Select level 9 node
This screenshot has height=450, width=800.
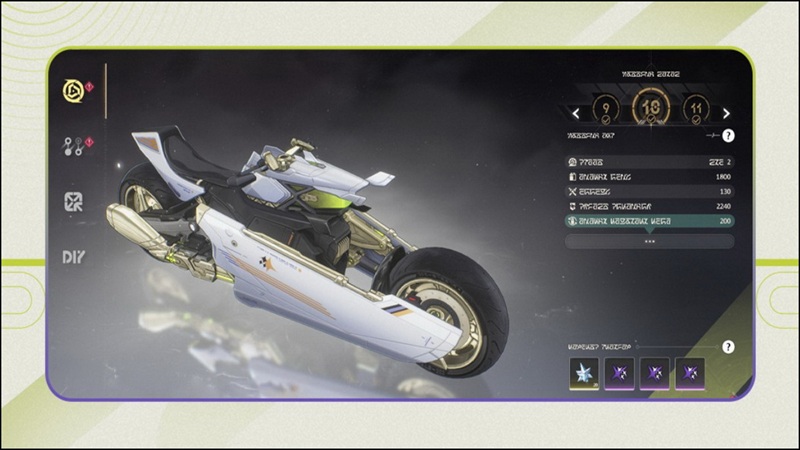(606, 109)
